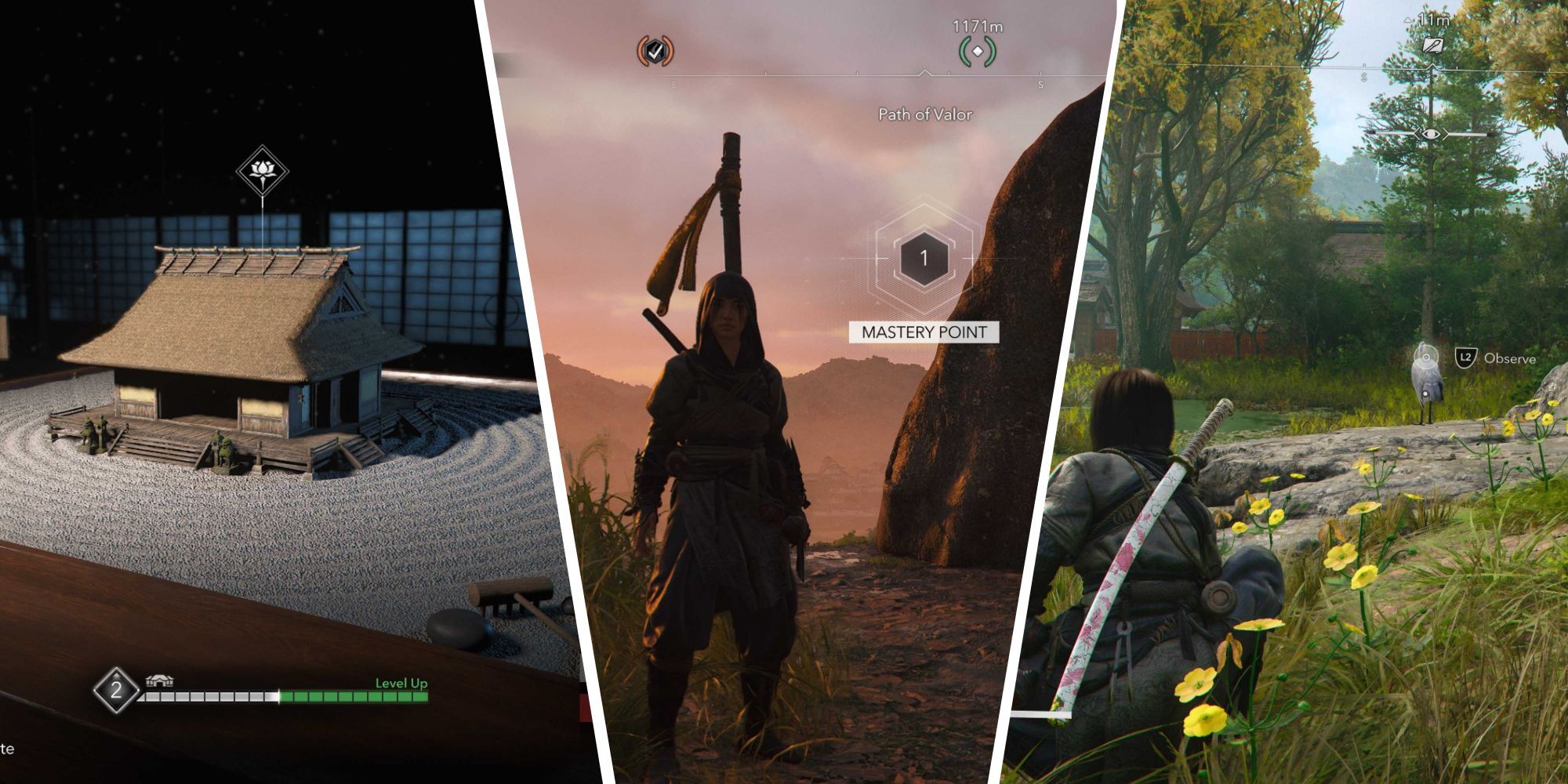Toggle the Observe action via the L2 prompt
The image size is (1568, 784).
click(1466, 357)
